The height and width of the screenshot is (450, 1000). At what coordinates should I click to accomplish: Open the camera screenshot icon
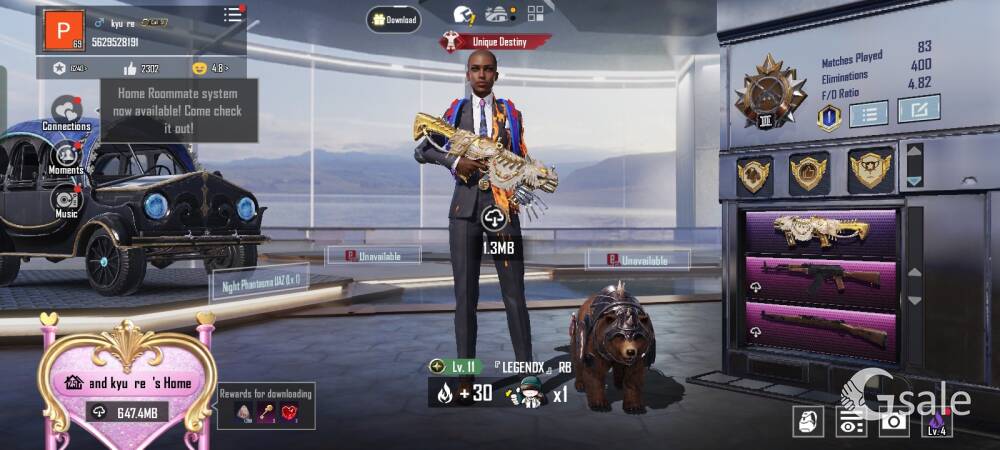pos(893,422)
